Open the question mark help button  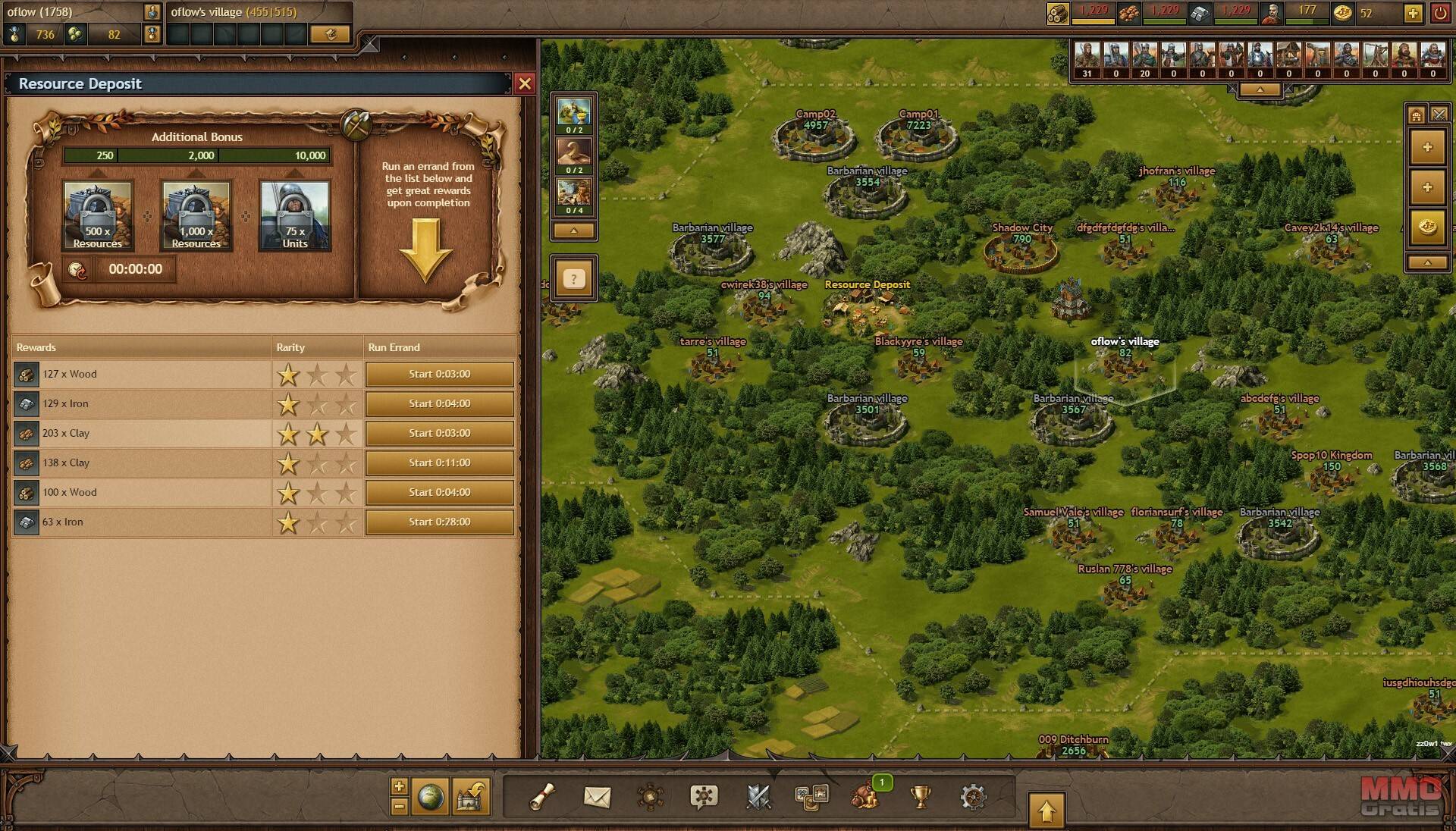click(574, 279)
